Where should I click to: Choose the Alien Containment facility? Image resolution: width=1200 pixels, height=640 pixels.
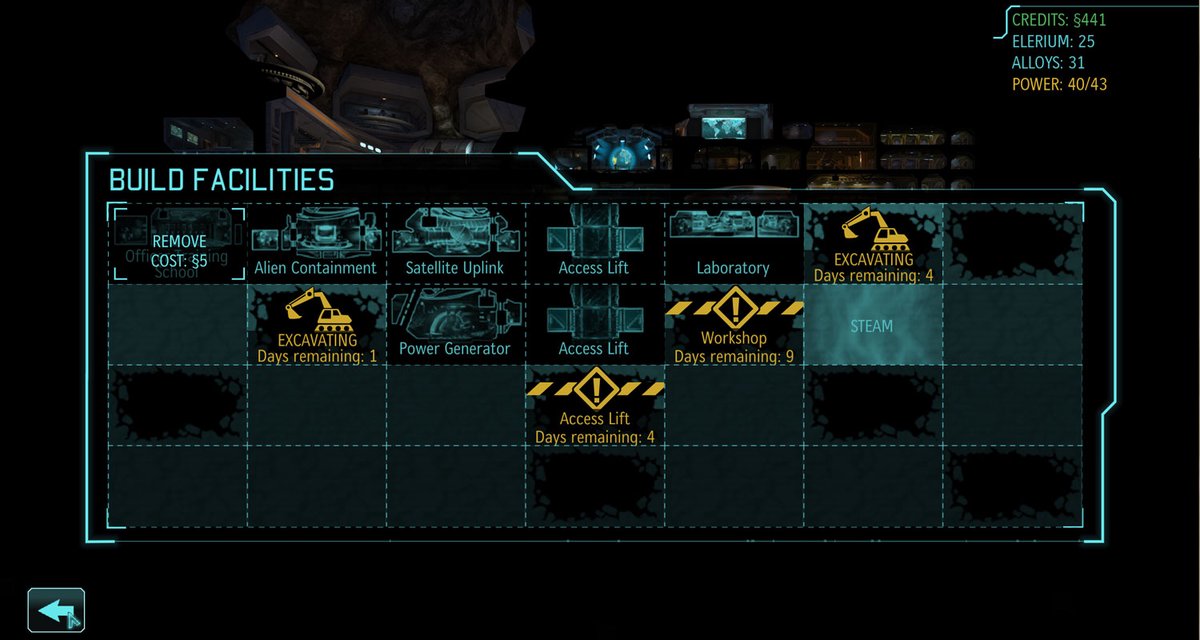click(316, 244)
